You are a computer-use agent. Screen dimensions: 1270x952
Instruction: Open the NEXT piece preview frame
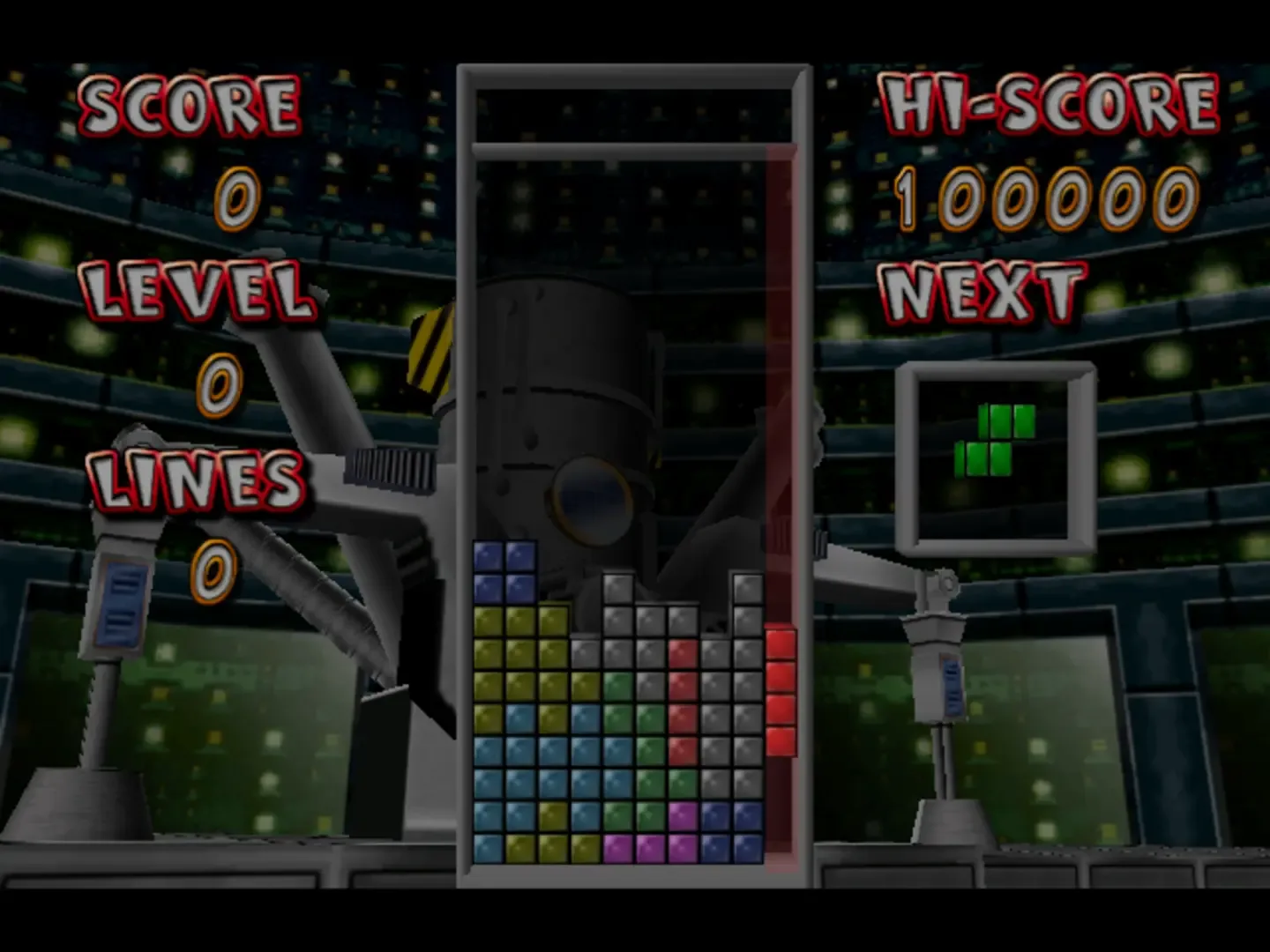point(997,454)
